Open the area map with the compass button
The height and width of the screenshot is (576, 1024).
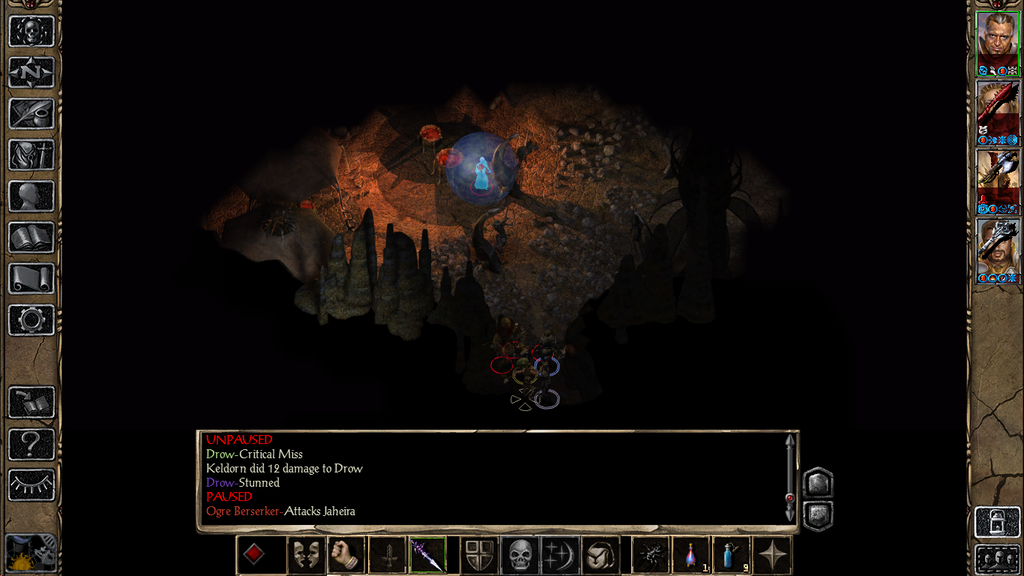pyautogui.click(x=31, y=72)
